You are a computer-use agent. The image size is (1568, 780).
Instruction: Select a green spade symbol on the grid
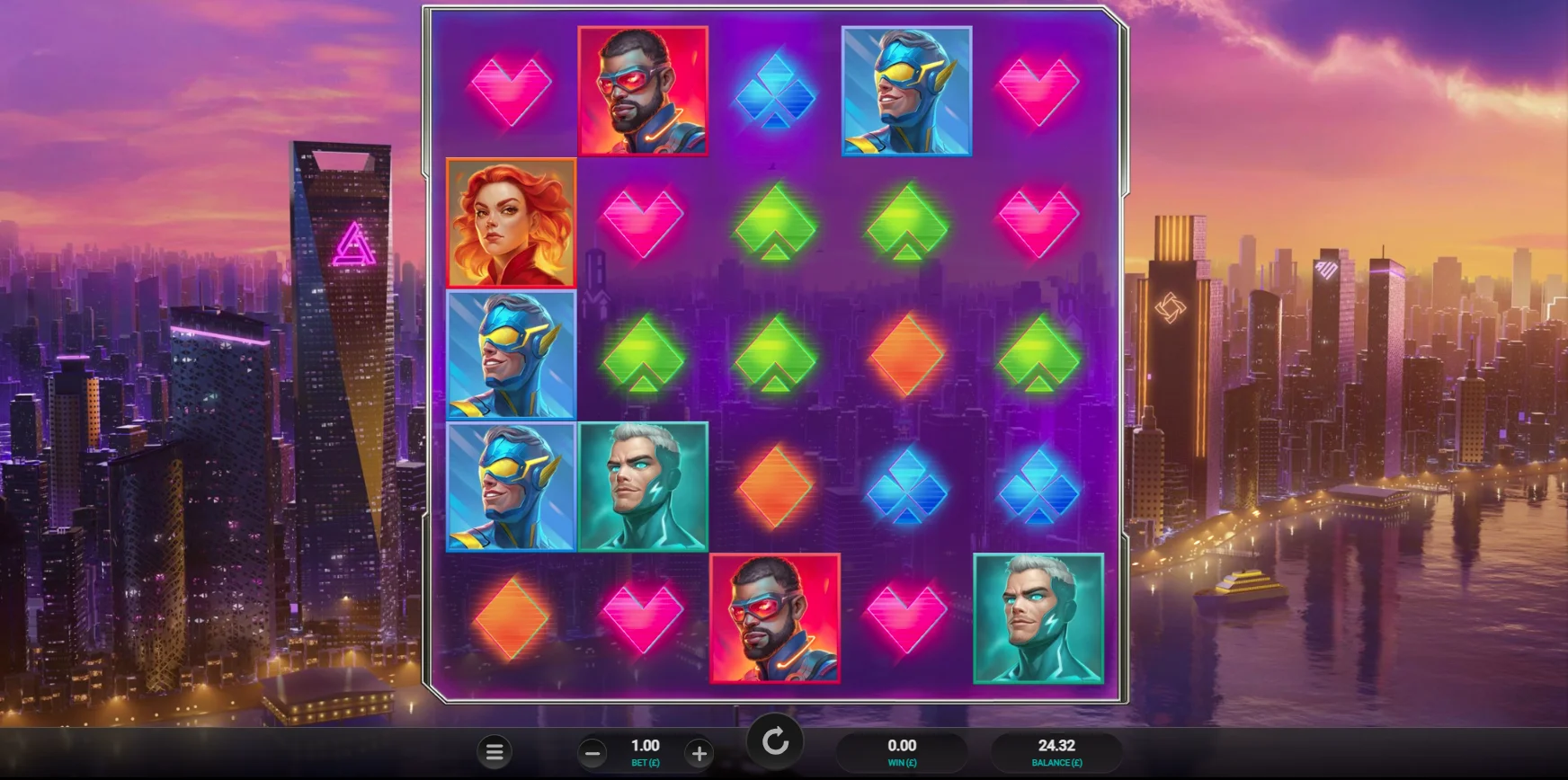tap(773, 222)
